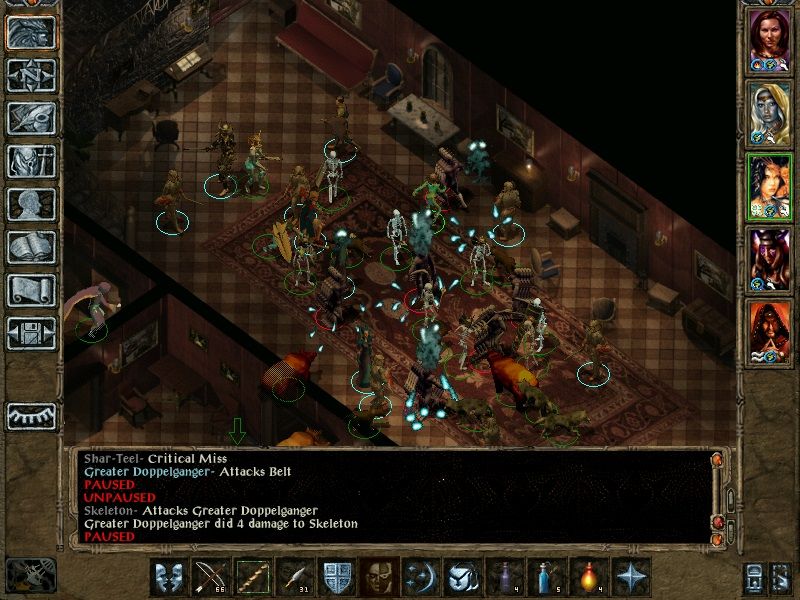
Task: Equip the bow with 66 arrows
Action: (x=210, y=577)
